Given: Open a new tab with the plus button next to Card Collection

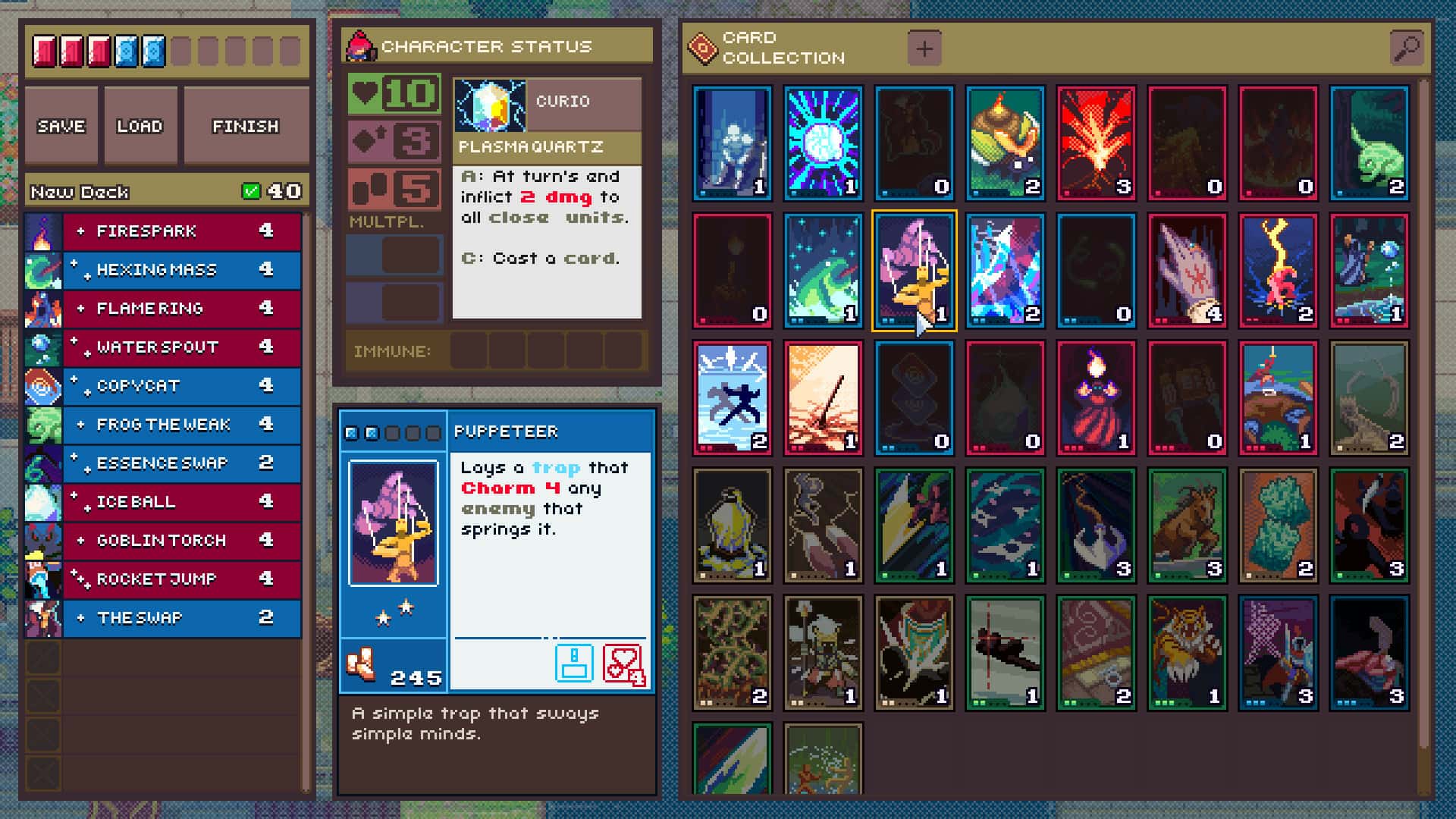Looking at the screenshot, I should coord(924,49).
